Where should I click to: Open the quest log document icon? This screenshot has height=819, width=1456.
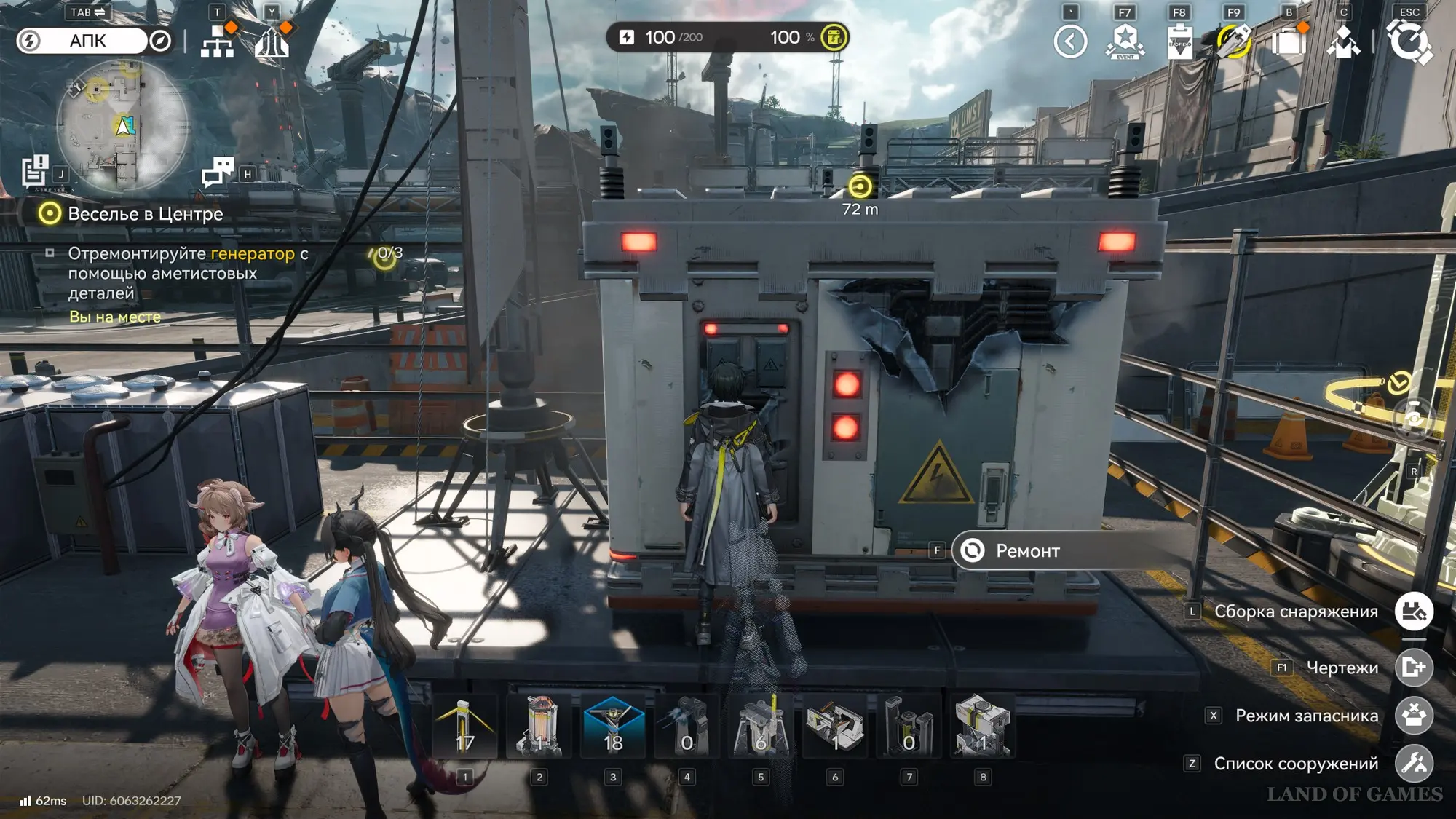(34, 172)
